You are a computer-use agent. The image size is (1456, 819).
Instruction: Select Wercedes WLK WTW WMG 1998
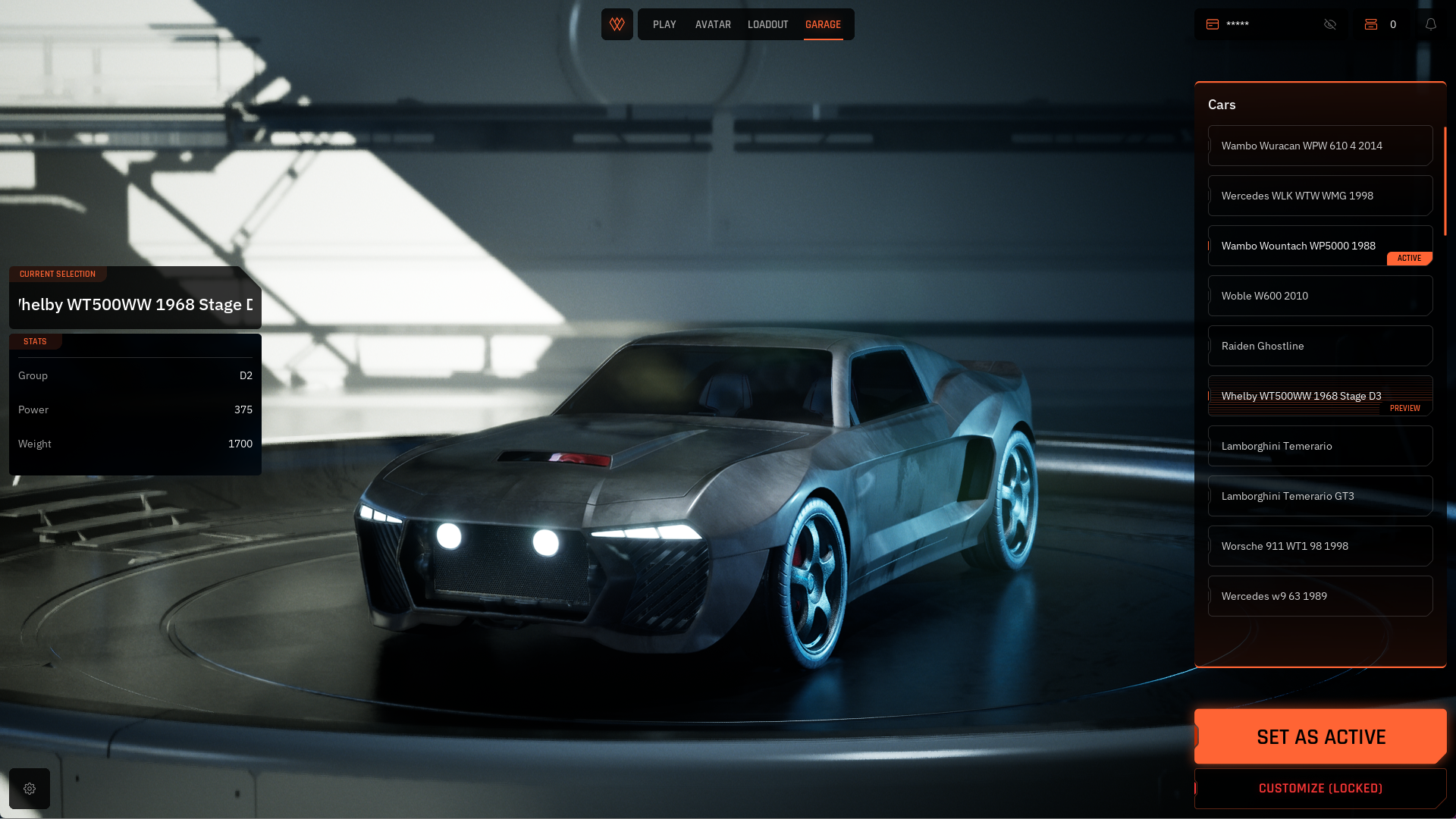pos(1319,196)
